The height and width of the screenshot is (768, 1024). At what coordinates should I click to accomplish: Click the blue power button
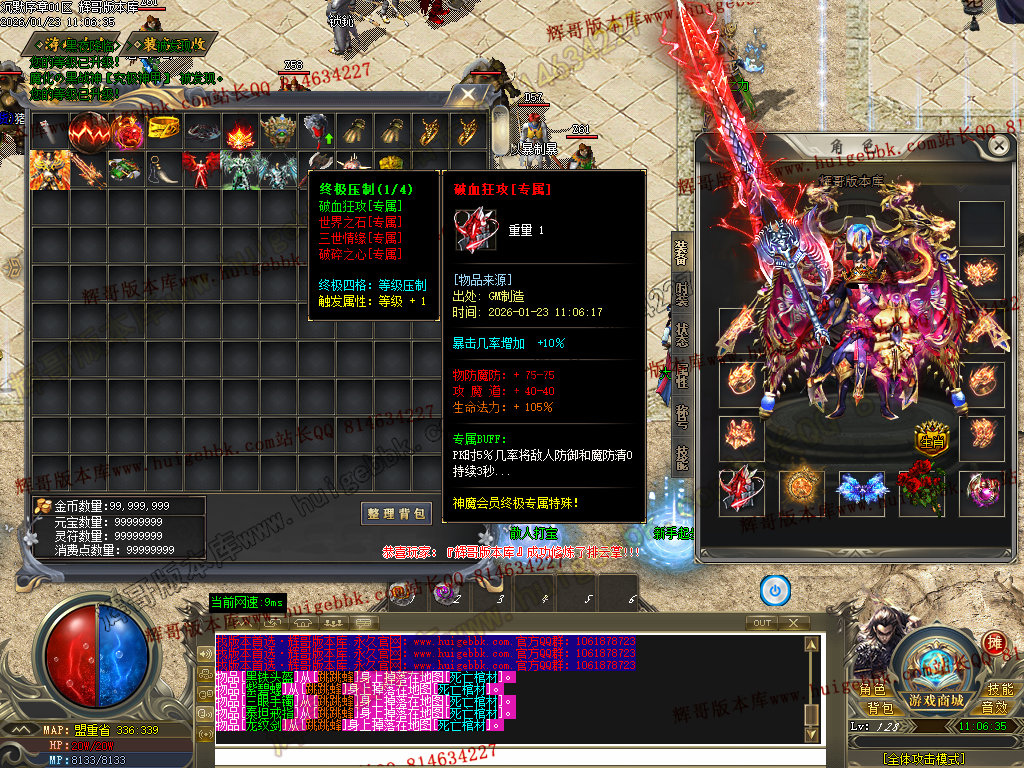pos(775,590)
